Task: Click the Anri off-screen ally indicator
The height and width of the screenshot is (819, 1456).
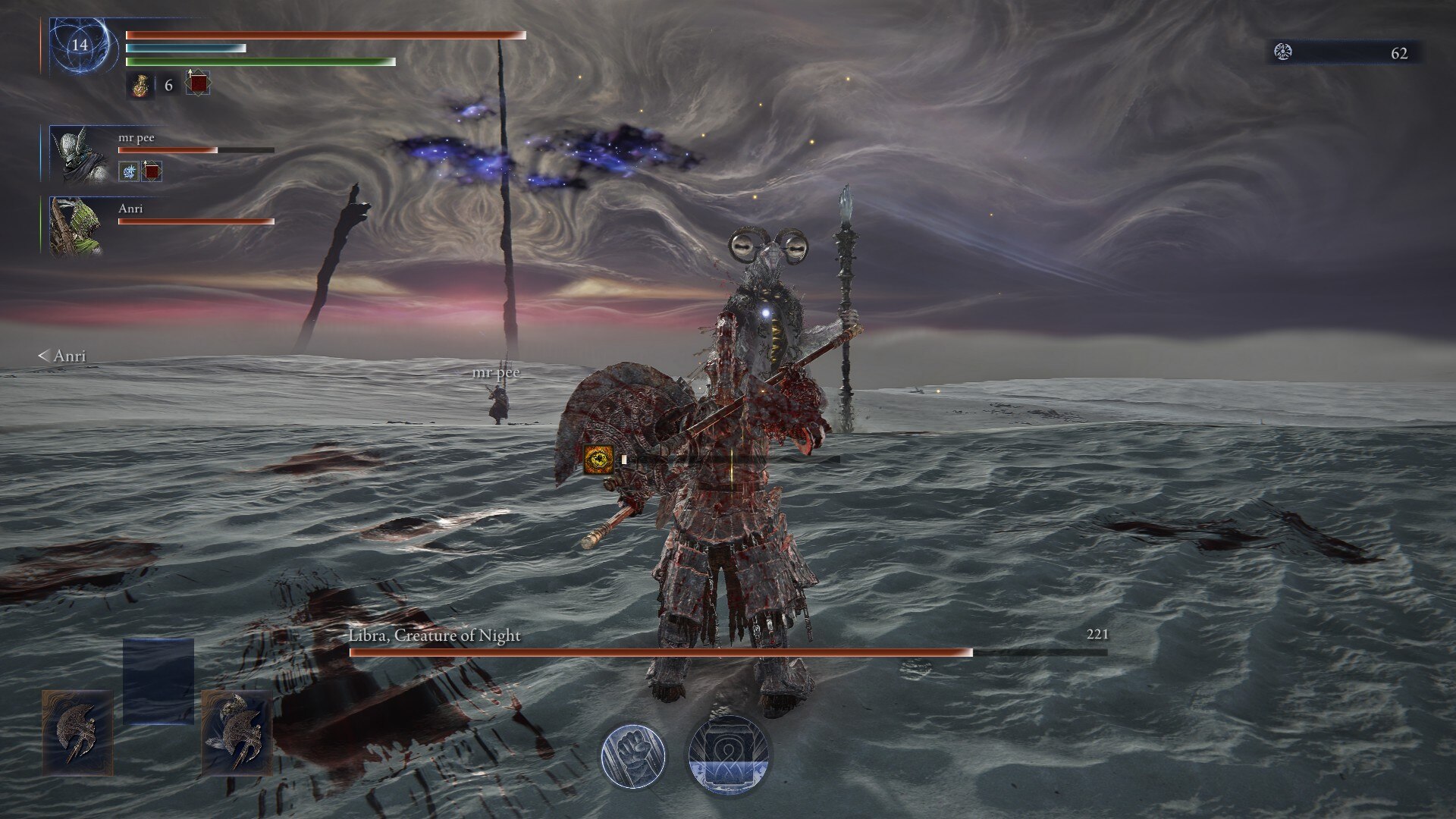Action: 62,356
